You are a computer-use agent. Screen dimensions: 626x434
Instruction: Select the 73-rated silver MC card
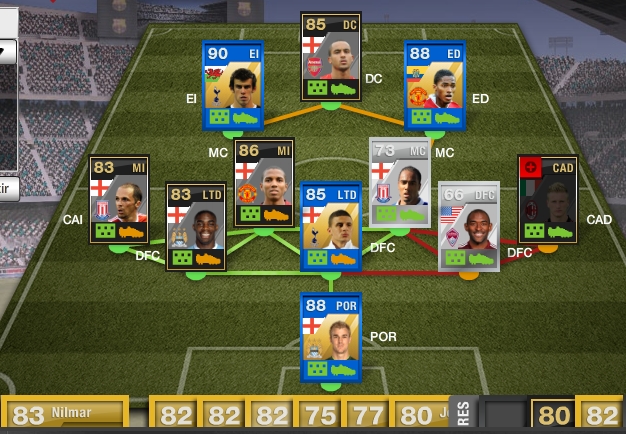pyautogui.click(x=400, y=182)
